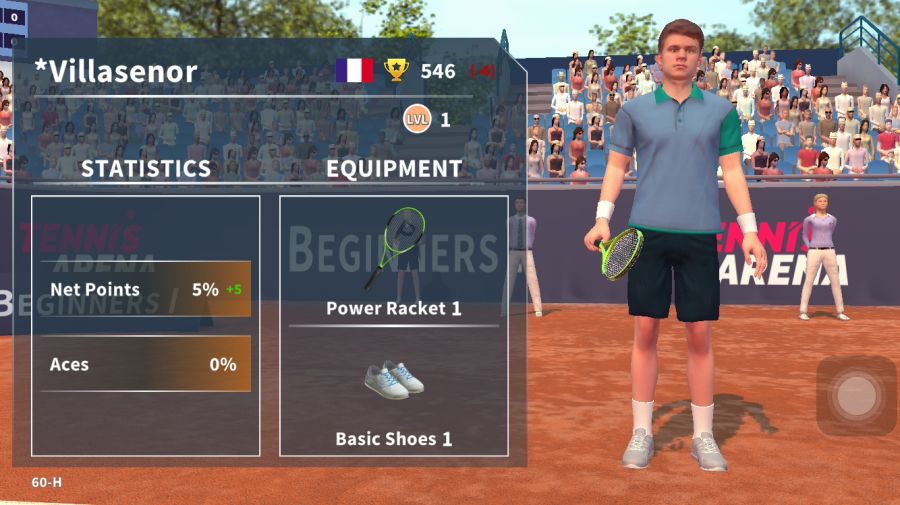Click the orange LVL badge
This screenshot has width=900, height=505.
click(x=416, y=120)
